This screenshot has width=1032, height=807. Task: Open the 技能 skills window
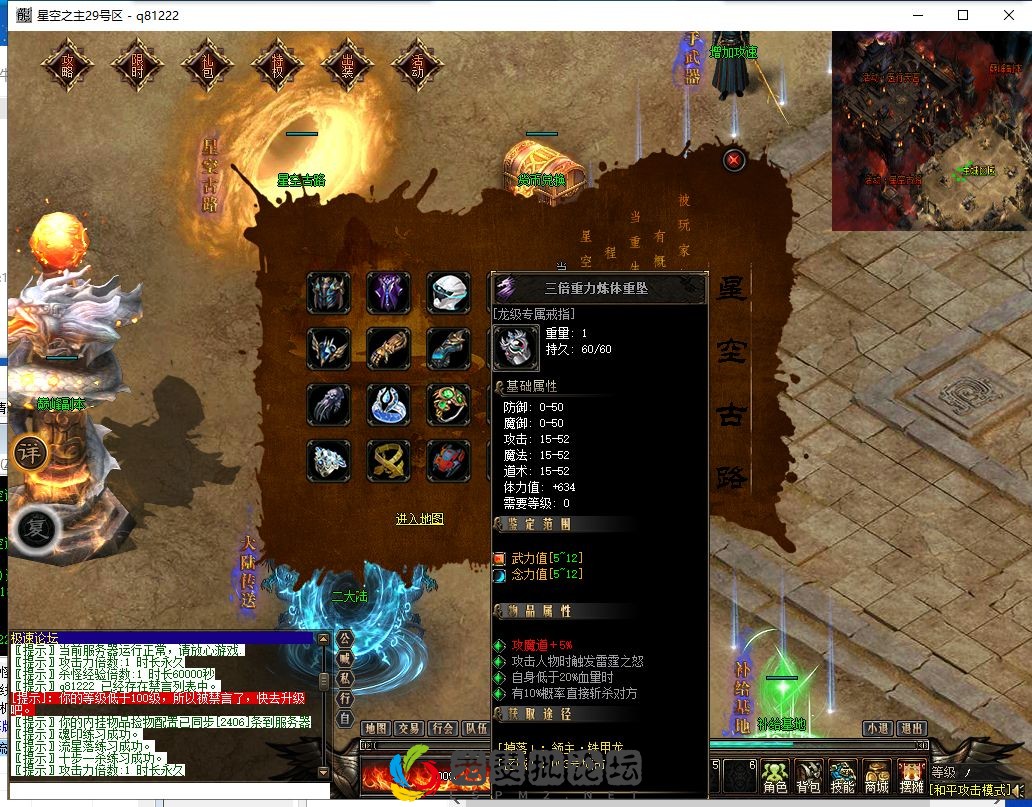coord(843,775)
